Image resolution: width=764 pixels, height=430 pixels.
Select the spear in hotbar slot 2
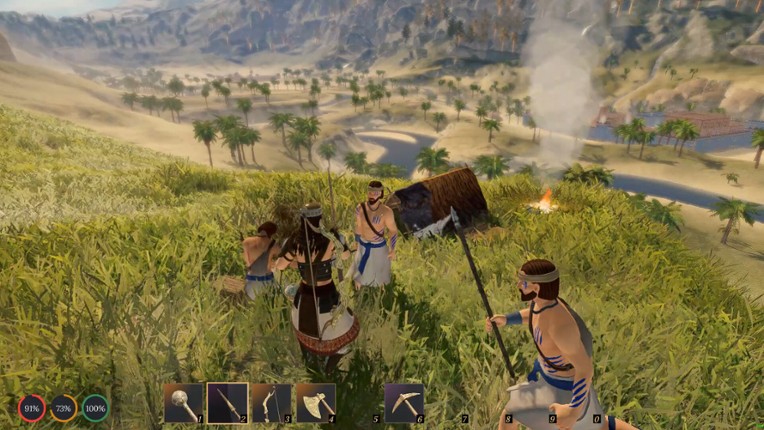click(227, 403)
